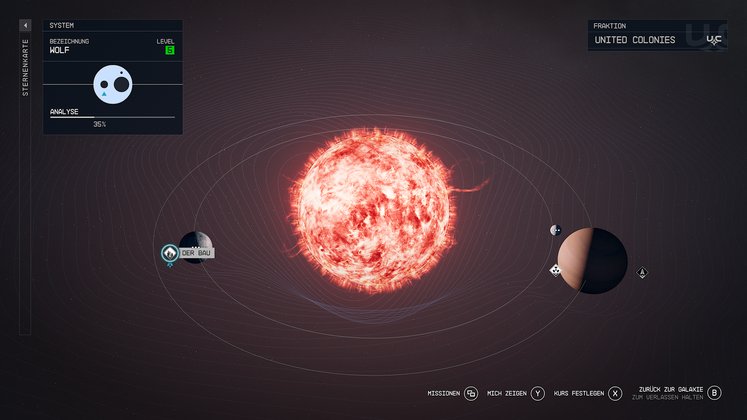The height and width of the screenshot is (420, 747).
Task: Select the Wolf star in the center
Action: coord(370,208)
